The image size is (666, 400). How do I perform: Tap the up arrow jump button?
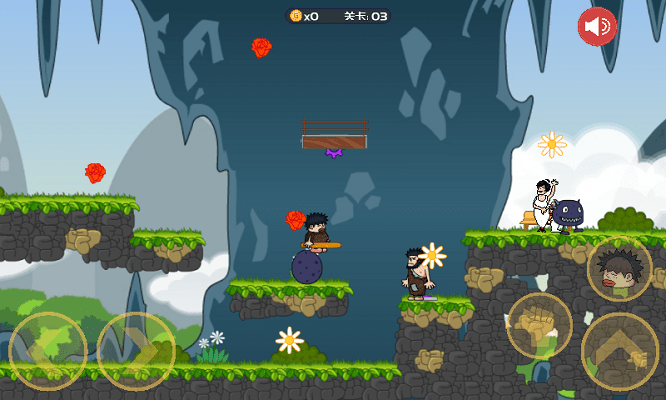[620, 351]
